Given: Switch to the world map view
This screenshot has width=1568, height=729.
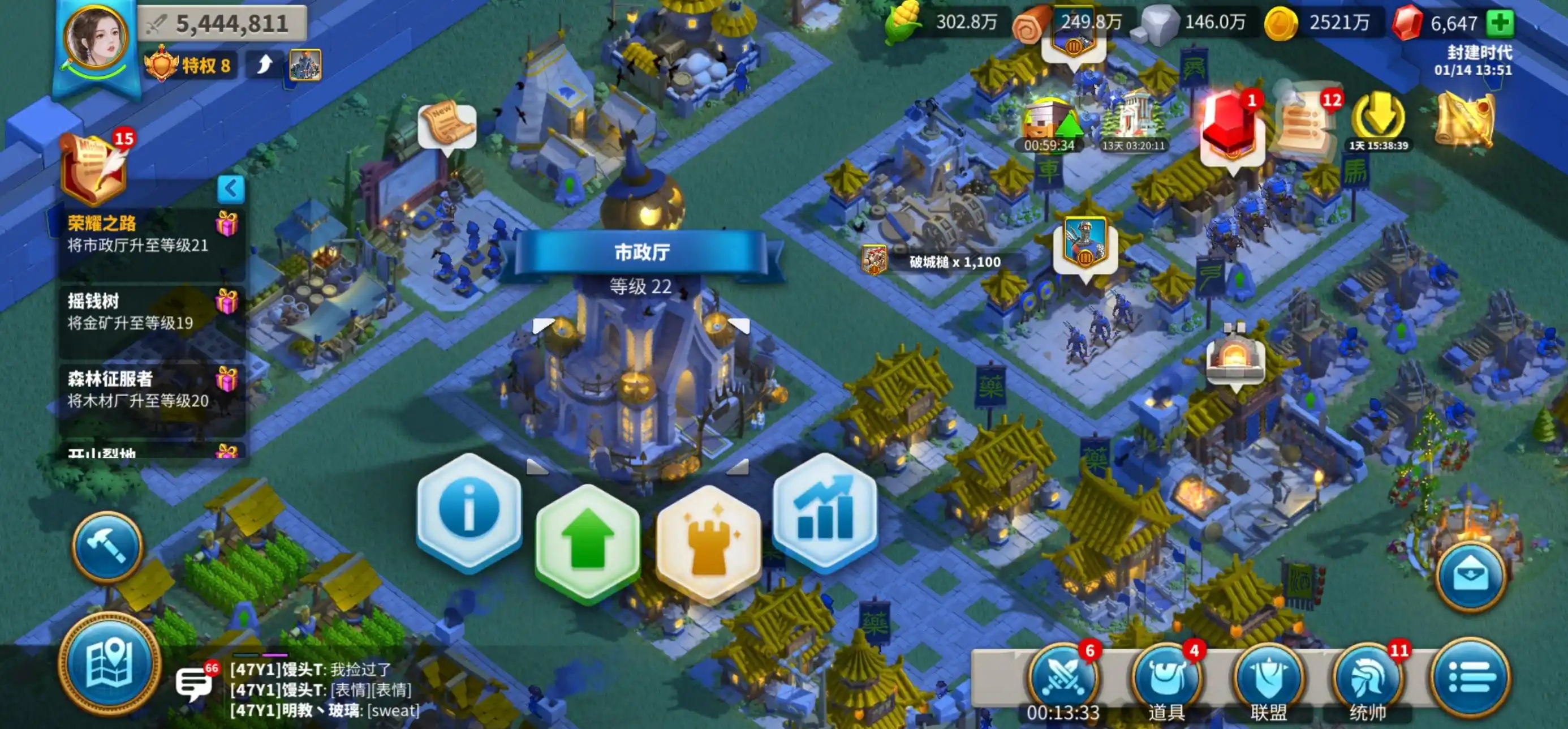Looking at the screenshot, I should pyautogui.click(x=110, y=664).
